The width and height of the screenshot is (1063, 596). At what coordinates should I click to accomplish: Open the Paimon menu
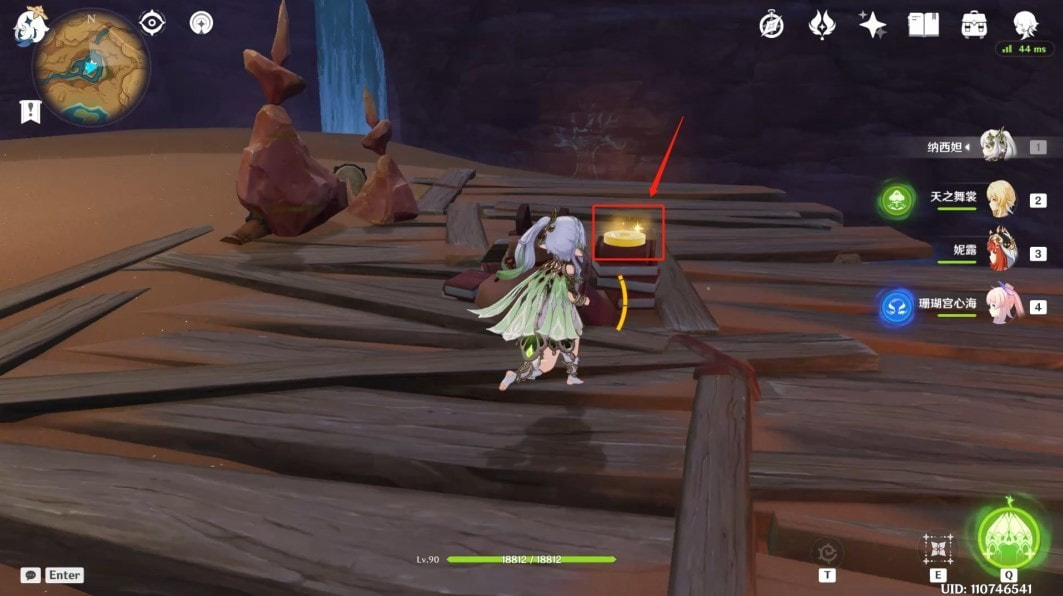click(x=30, y=26)
